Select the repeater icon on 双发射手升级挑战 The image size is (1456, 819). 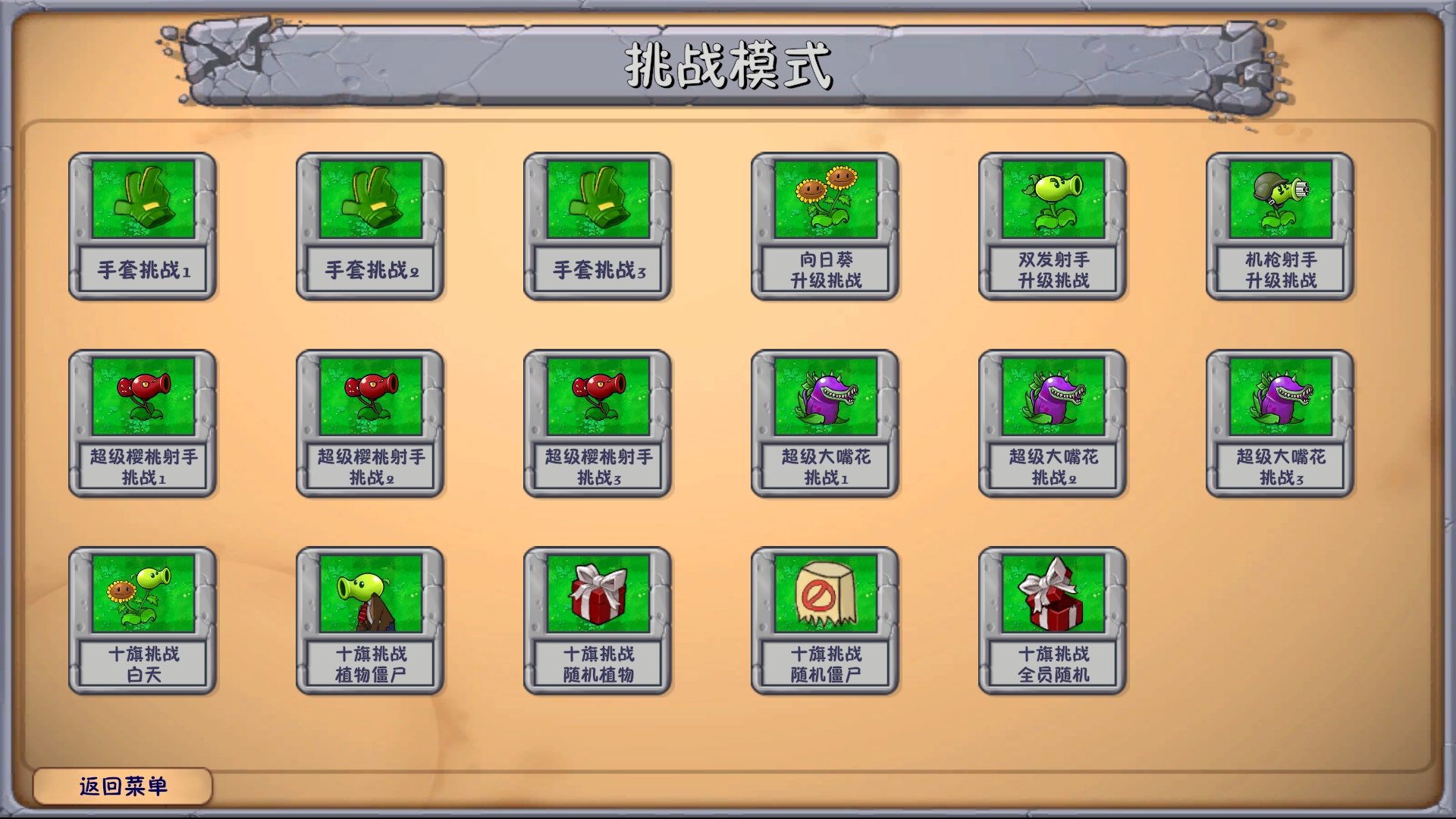tap(1052, 199)
